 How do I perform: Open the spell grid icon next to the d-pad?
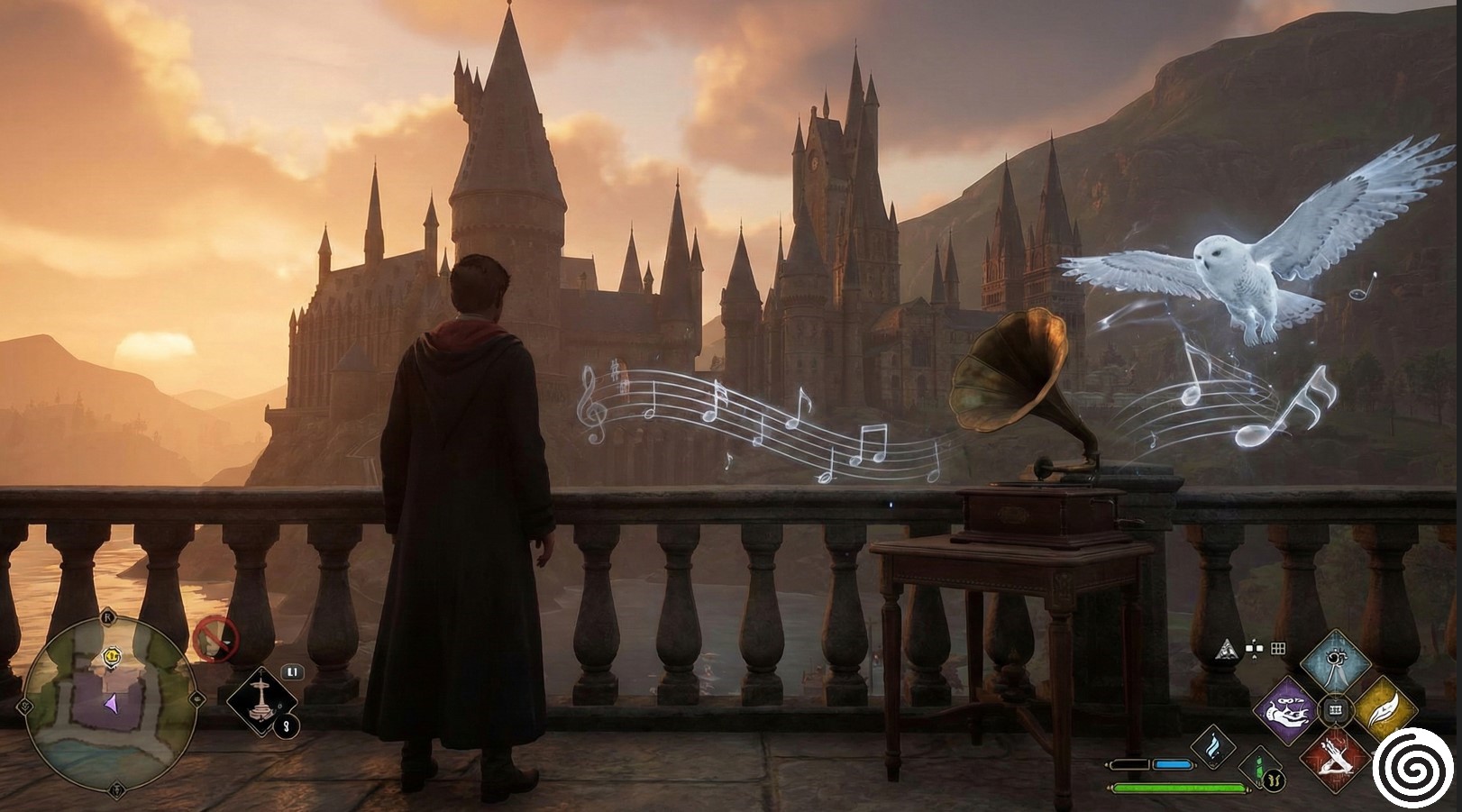(x=1276, y=649)
